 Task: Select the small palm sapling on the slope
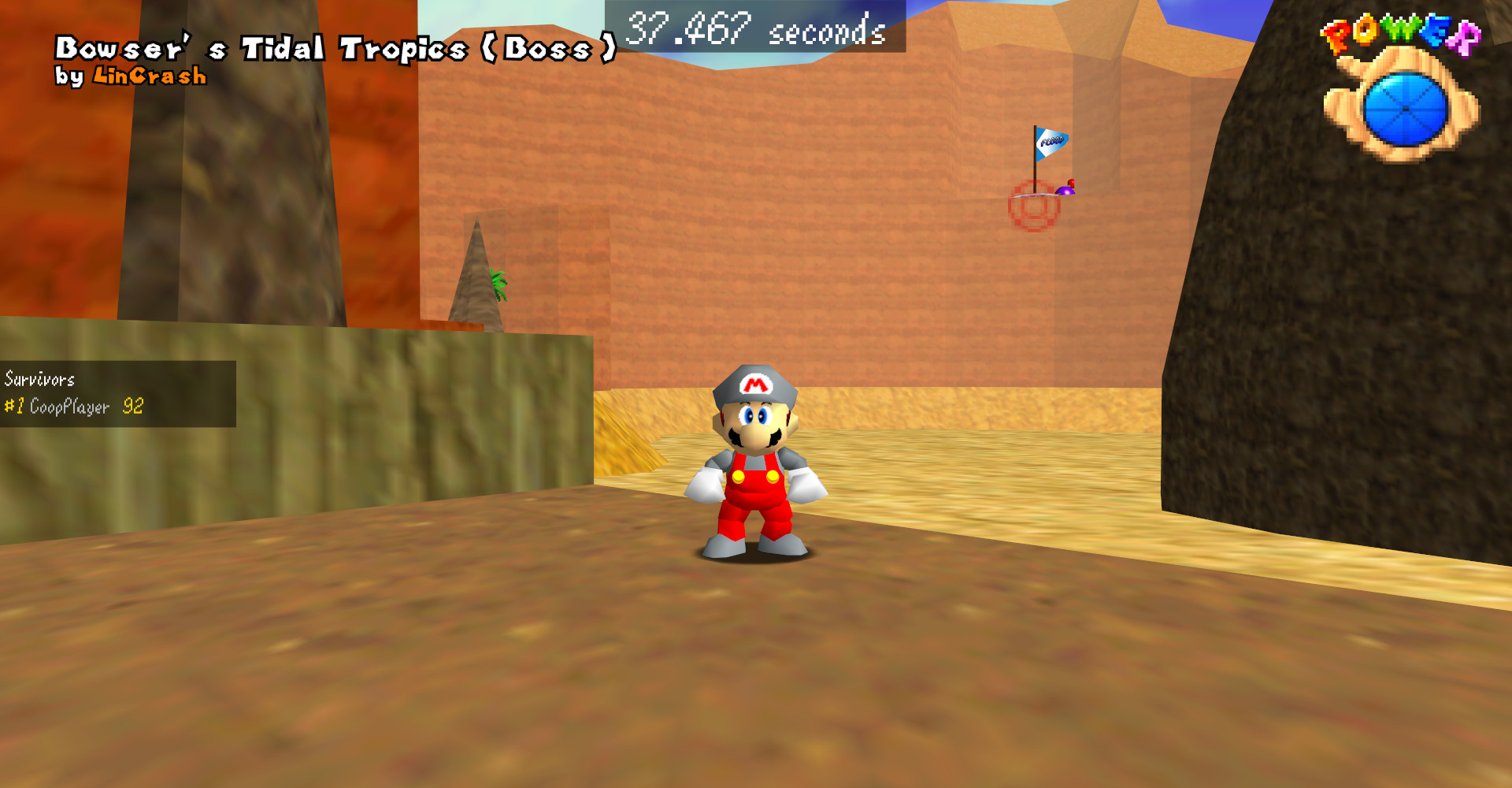500,284
